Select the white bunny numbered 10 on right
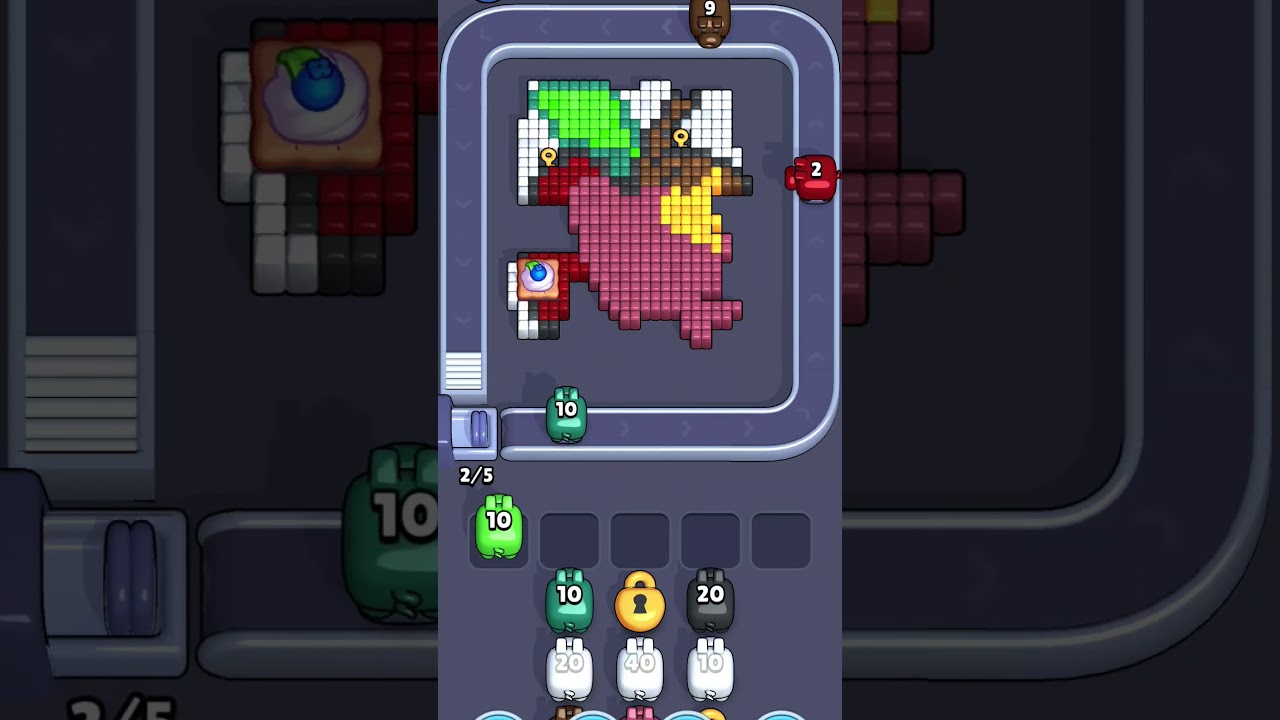This screenshot has width=1280, height=720. [x=711, y=665]
